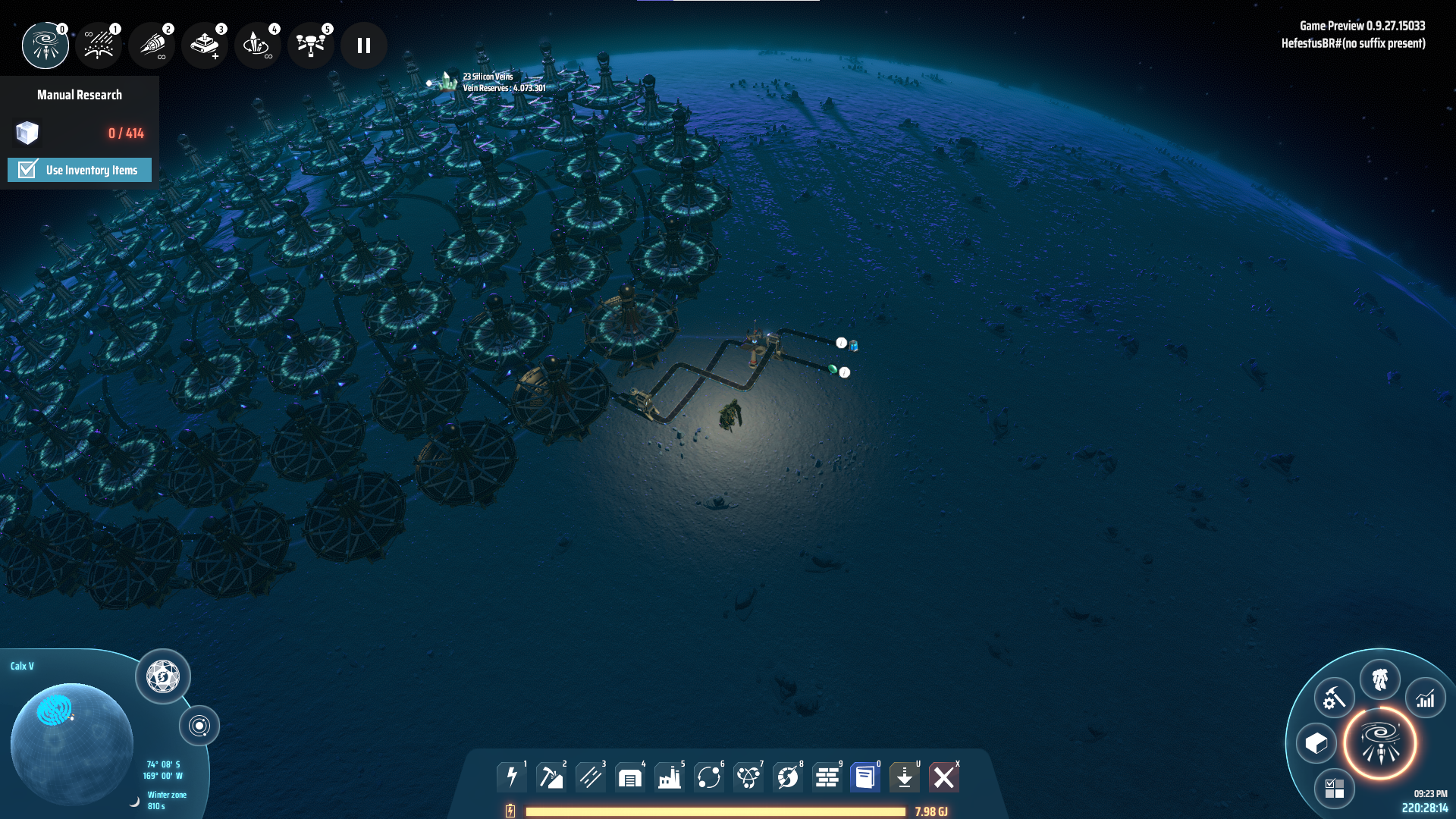The width and height of the screenshot is (1456, 819).
Task: Click the Calx V planet minimap globe
Action: click(x=72, y=743)
